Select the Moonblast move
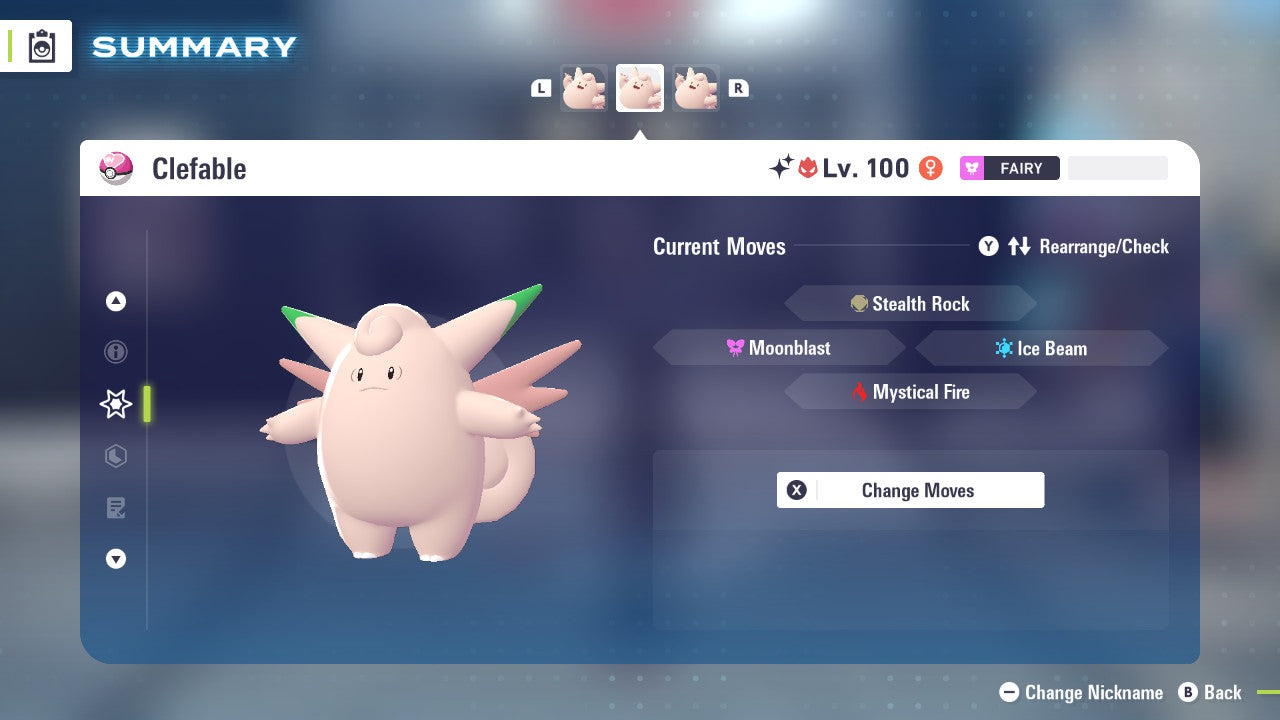 [780, 348]
